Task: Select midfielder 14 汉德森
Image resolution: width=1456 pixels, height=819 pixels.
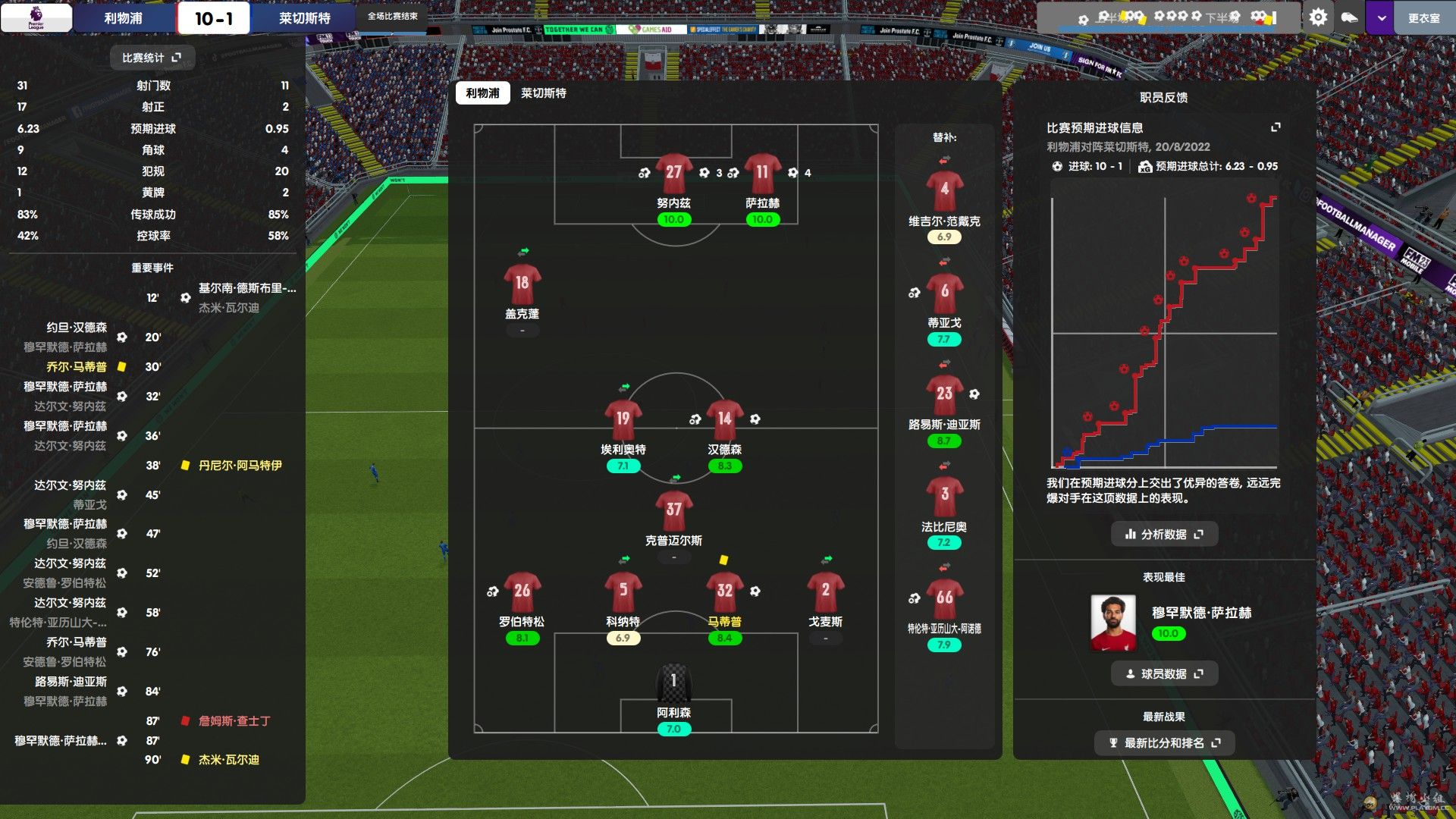Action: [724, 420]
